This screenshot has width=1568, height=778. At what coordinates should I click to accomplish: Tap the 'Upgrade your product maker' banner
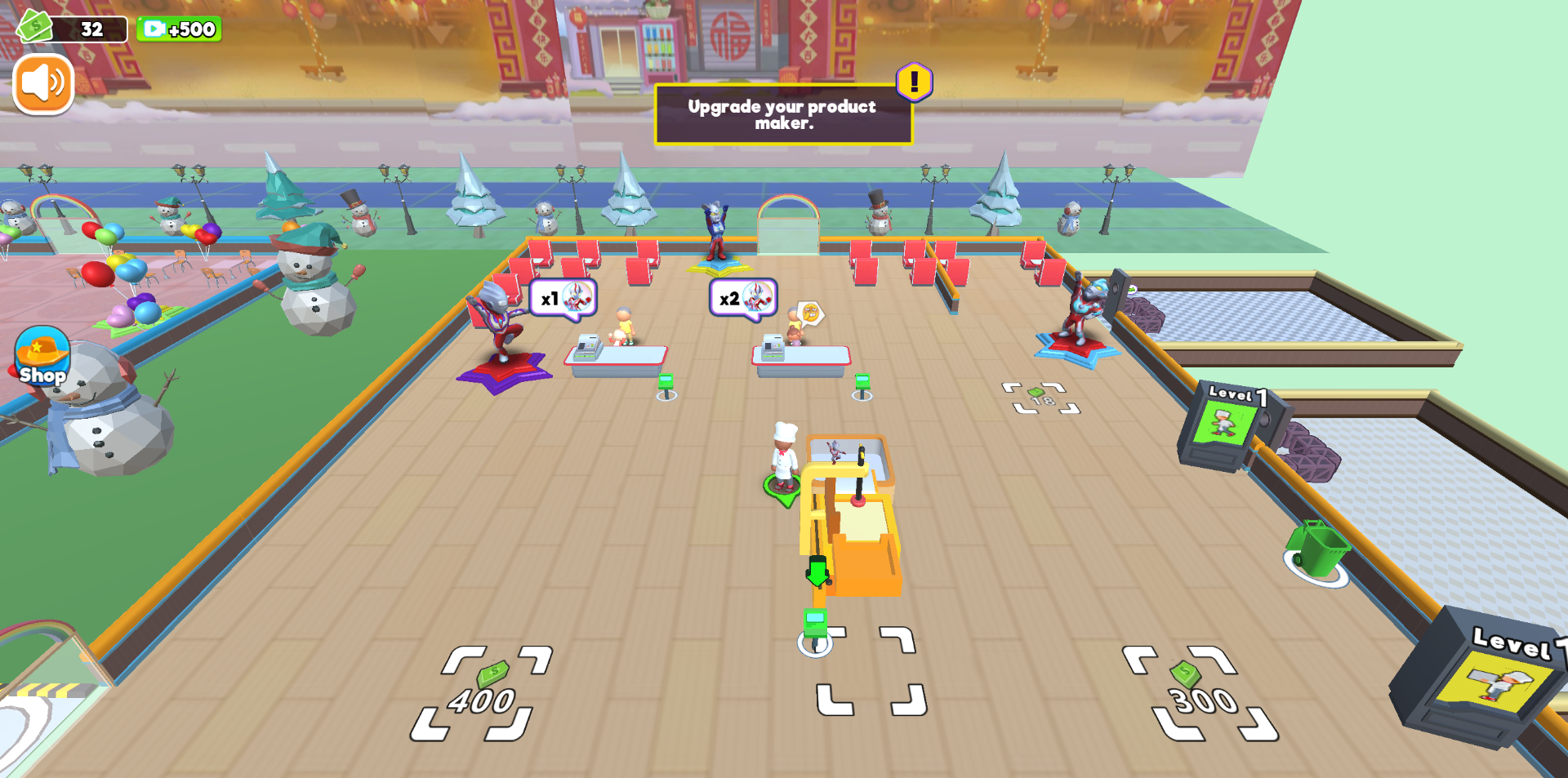pos(782,115)
